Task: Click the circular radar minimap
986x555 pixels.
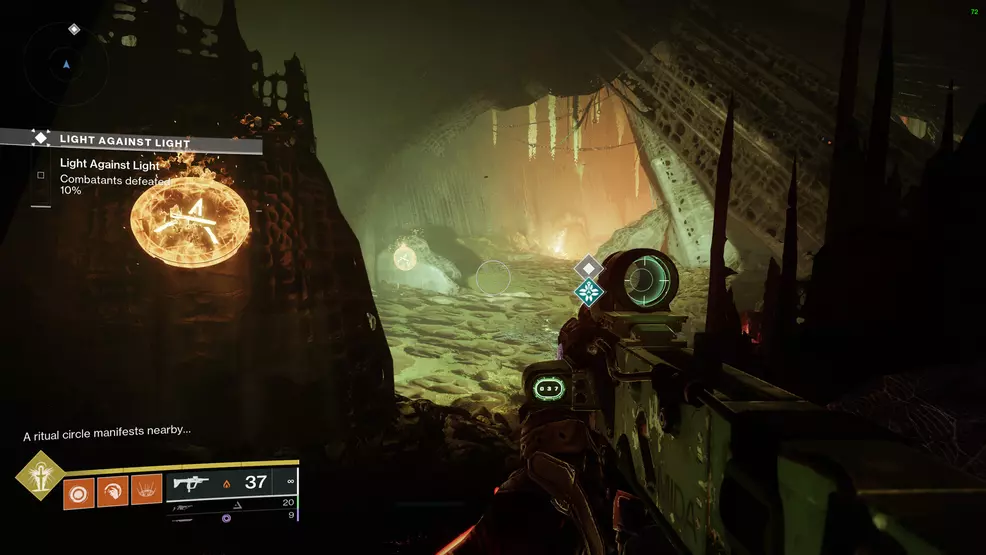Action: point(67,64)
